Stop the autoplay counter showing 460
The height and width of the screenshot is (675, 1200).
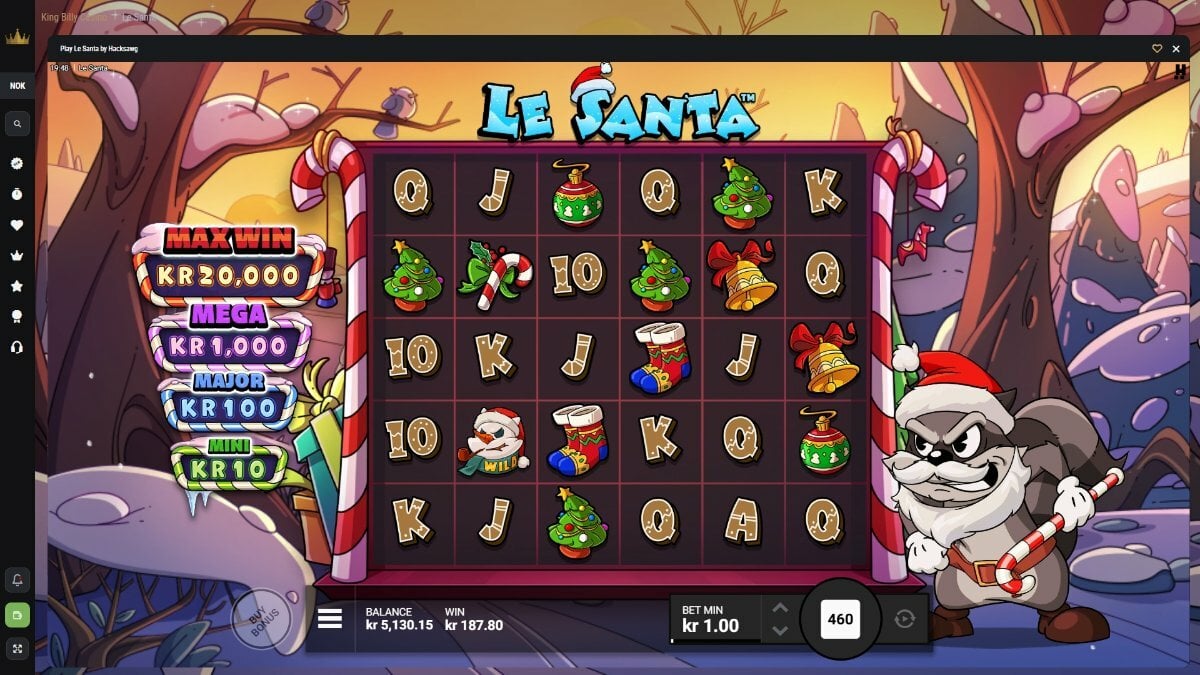coord(840,619)
